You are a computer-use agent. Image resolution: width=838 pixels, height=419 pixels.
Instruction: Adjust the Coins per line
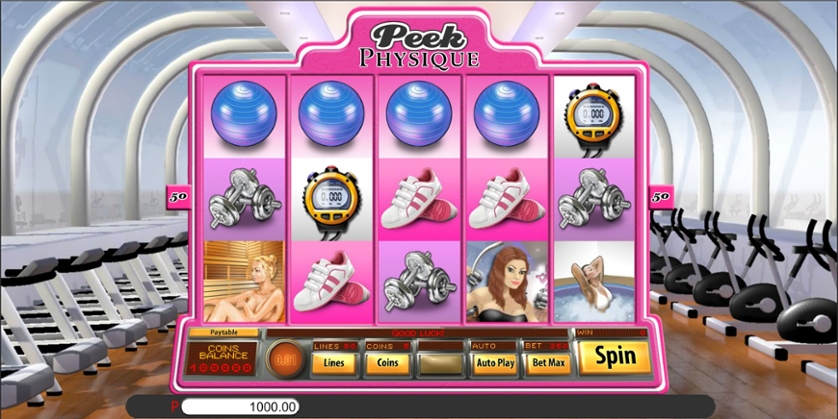pyautogui.click(x=387, y=362)
